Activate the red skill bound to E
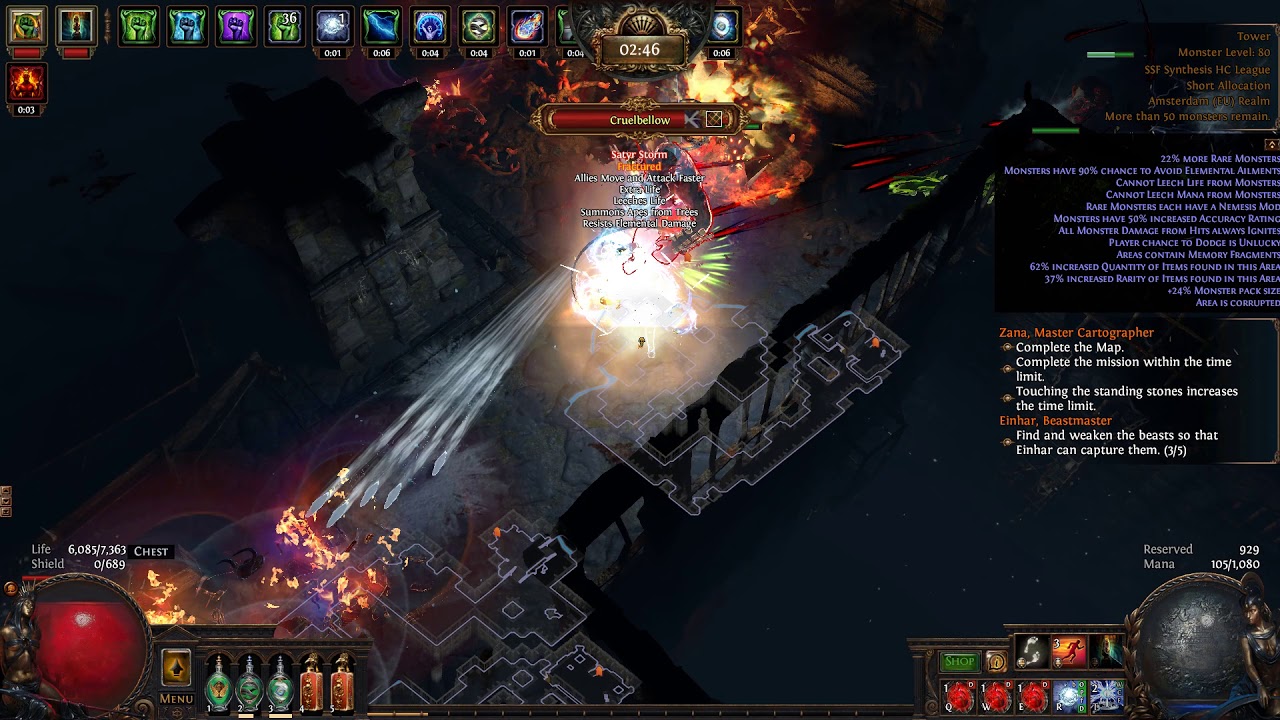This screenshot has width=1280, height=720. pyautogui.click(x=1033, y=696)
